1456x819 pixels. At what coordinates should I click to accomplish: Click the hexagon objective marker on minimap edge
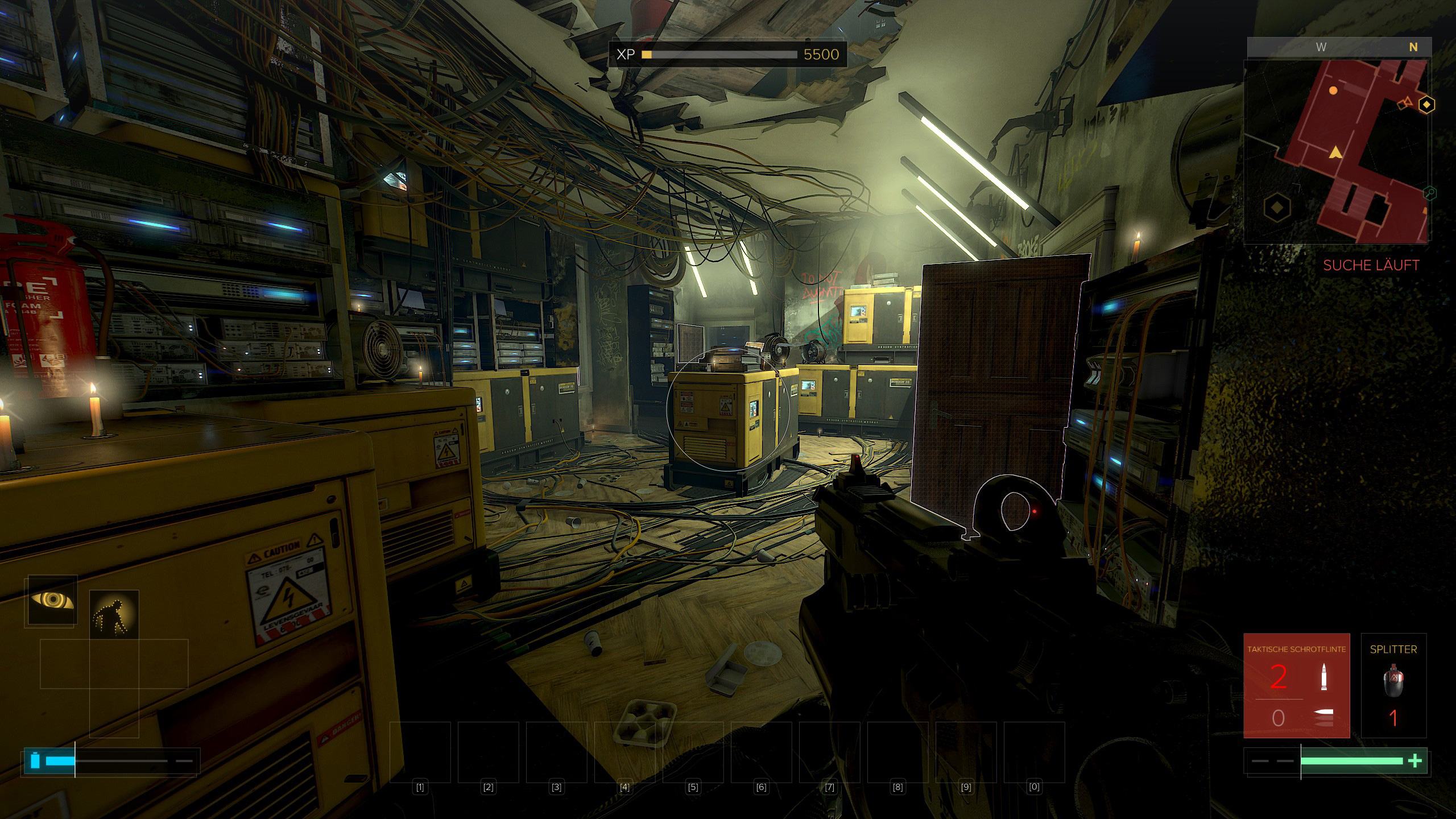tap(1426, 105)
